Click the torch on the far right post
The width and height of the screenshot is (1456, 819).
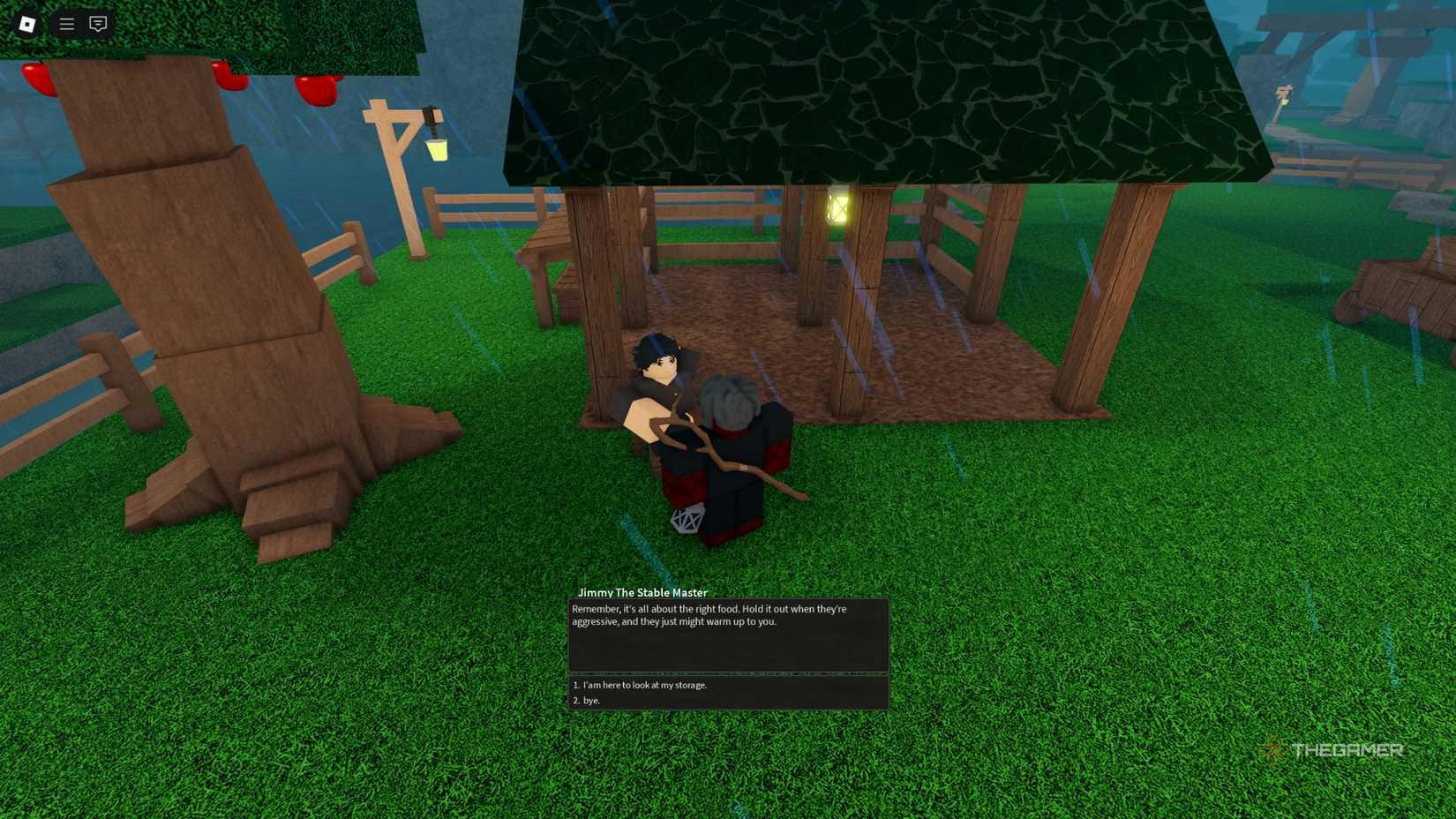click(1285, 93)
